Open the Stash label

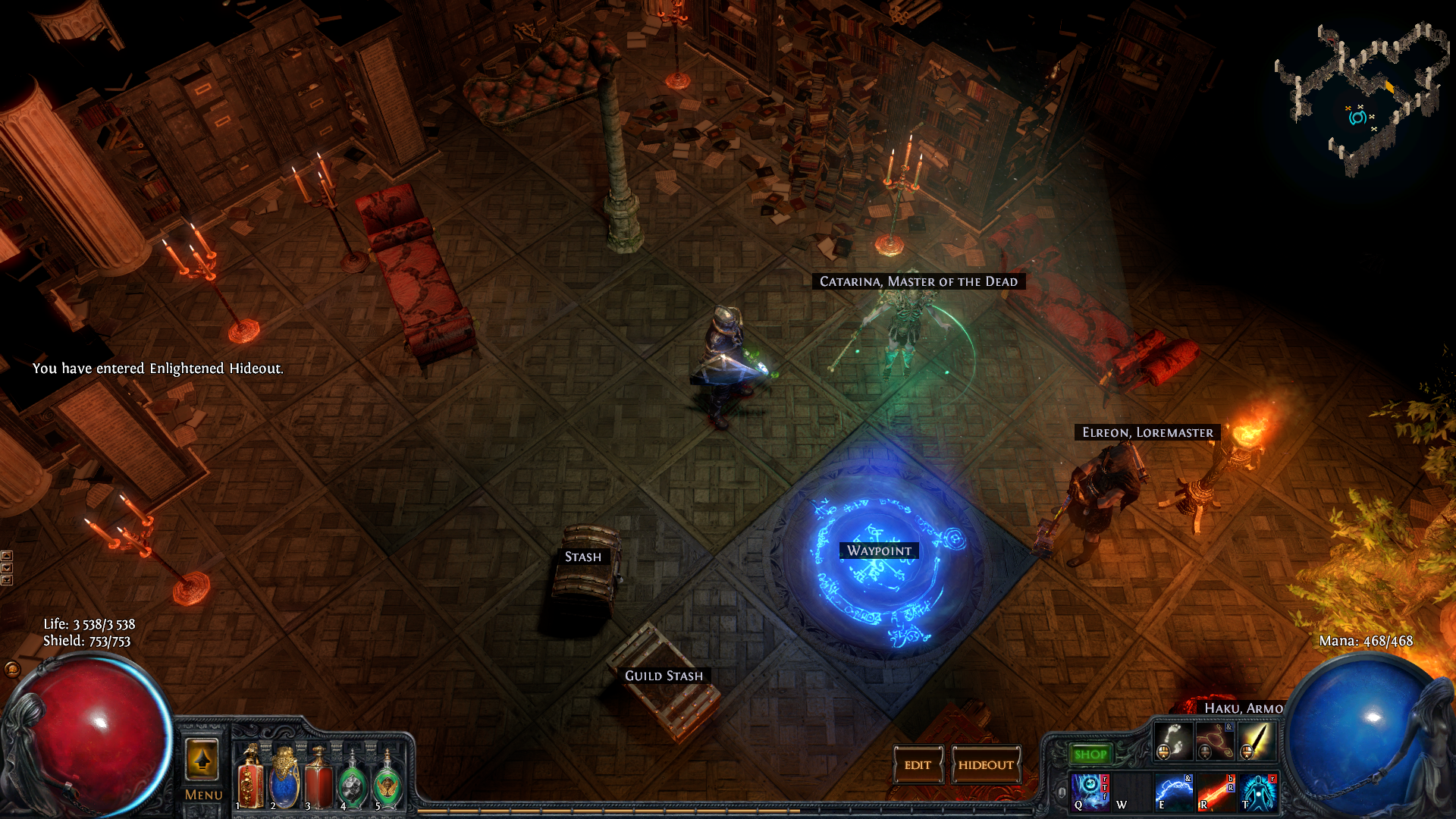[582, 557]
